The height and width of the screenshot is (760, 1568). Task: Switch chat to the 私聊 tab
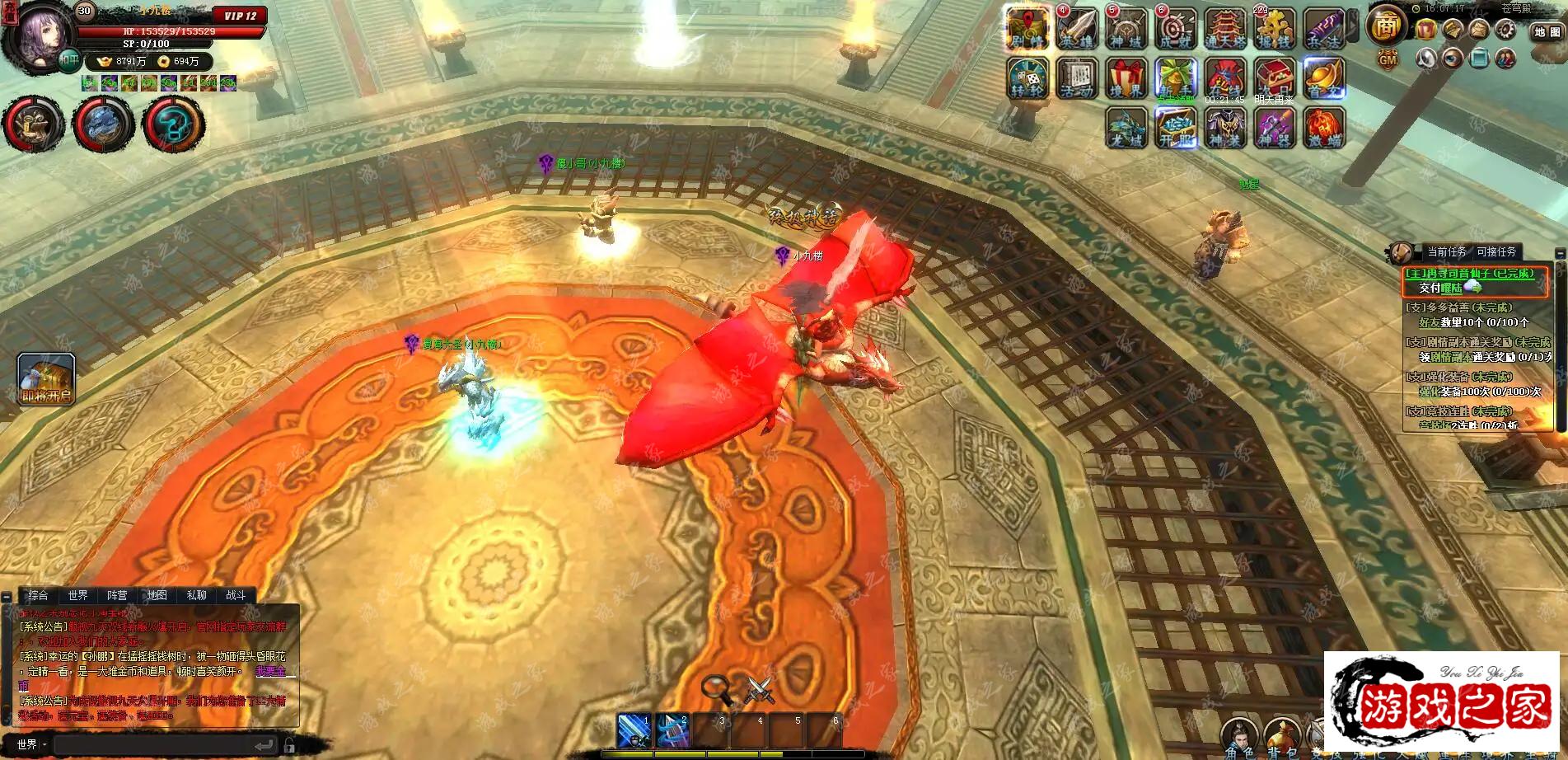coord(196,595)
